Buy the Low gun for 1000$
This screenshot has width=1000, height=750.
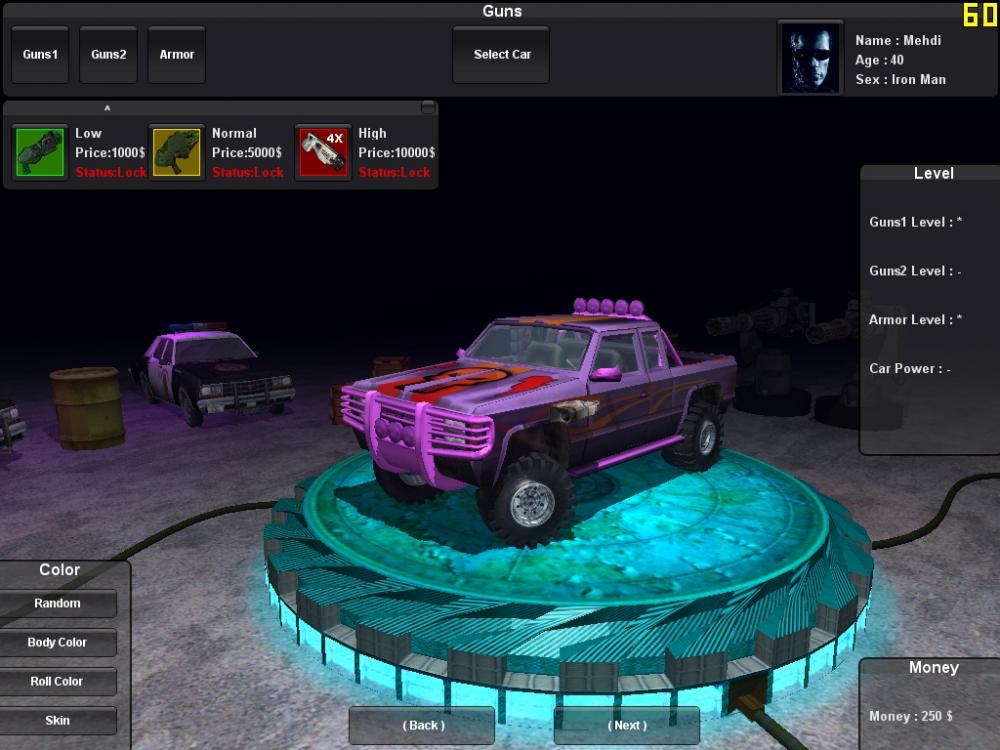(40, 153)
